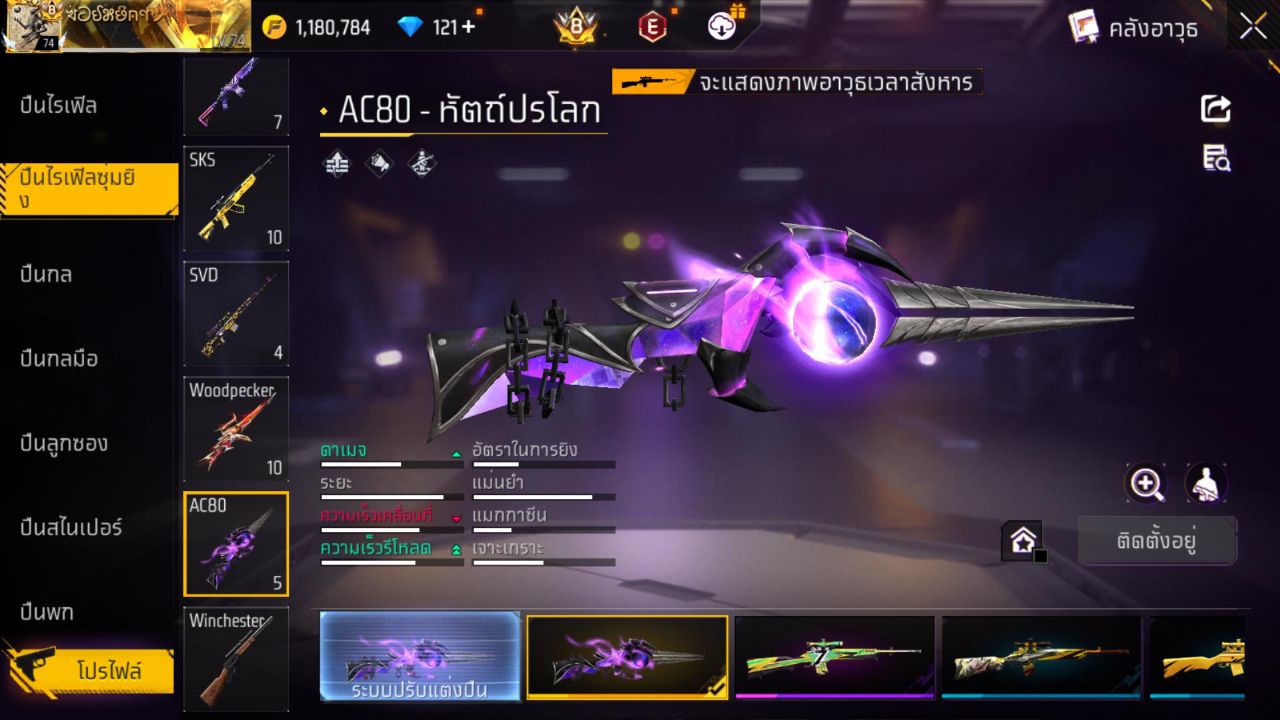Click the character preview icon to equip view

[x=1206, y=483]
